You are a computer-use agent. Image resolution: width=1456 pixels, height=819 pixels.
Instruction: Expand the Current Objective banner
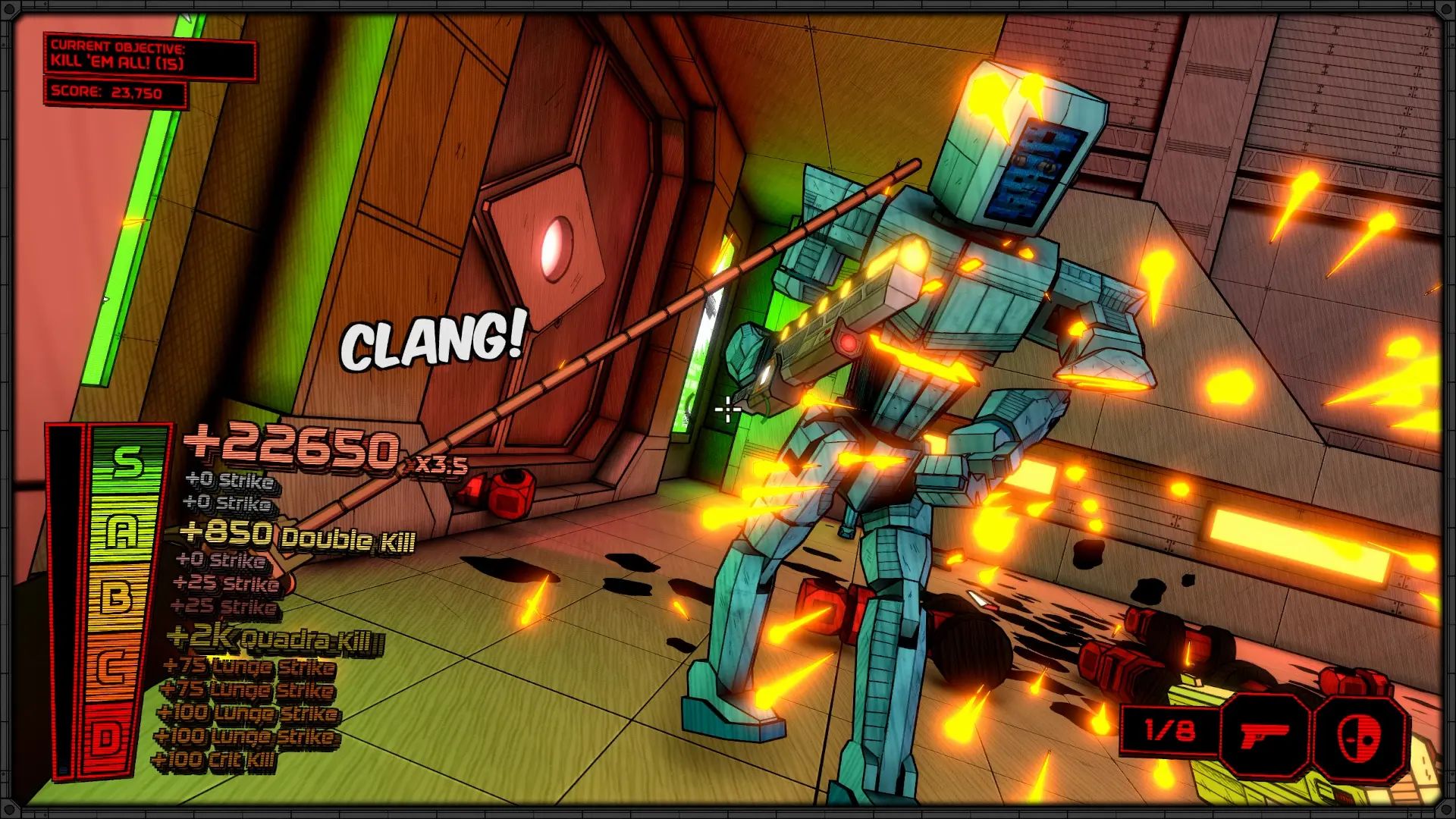tap(150, 59)
